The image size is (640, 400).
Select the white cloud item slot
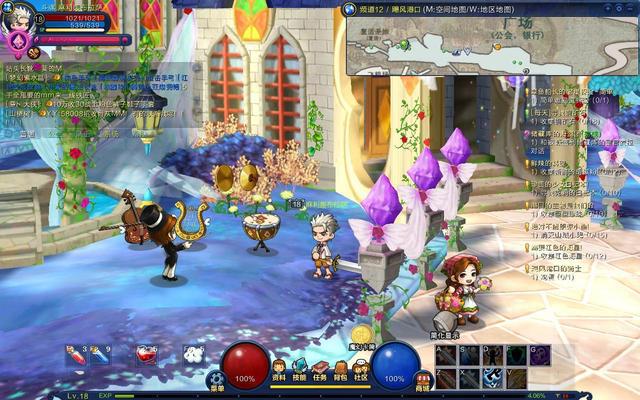click(193, 354)
